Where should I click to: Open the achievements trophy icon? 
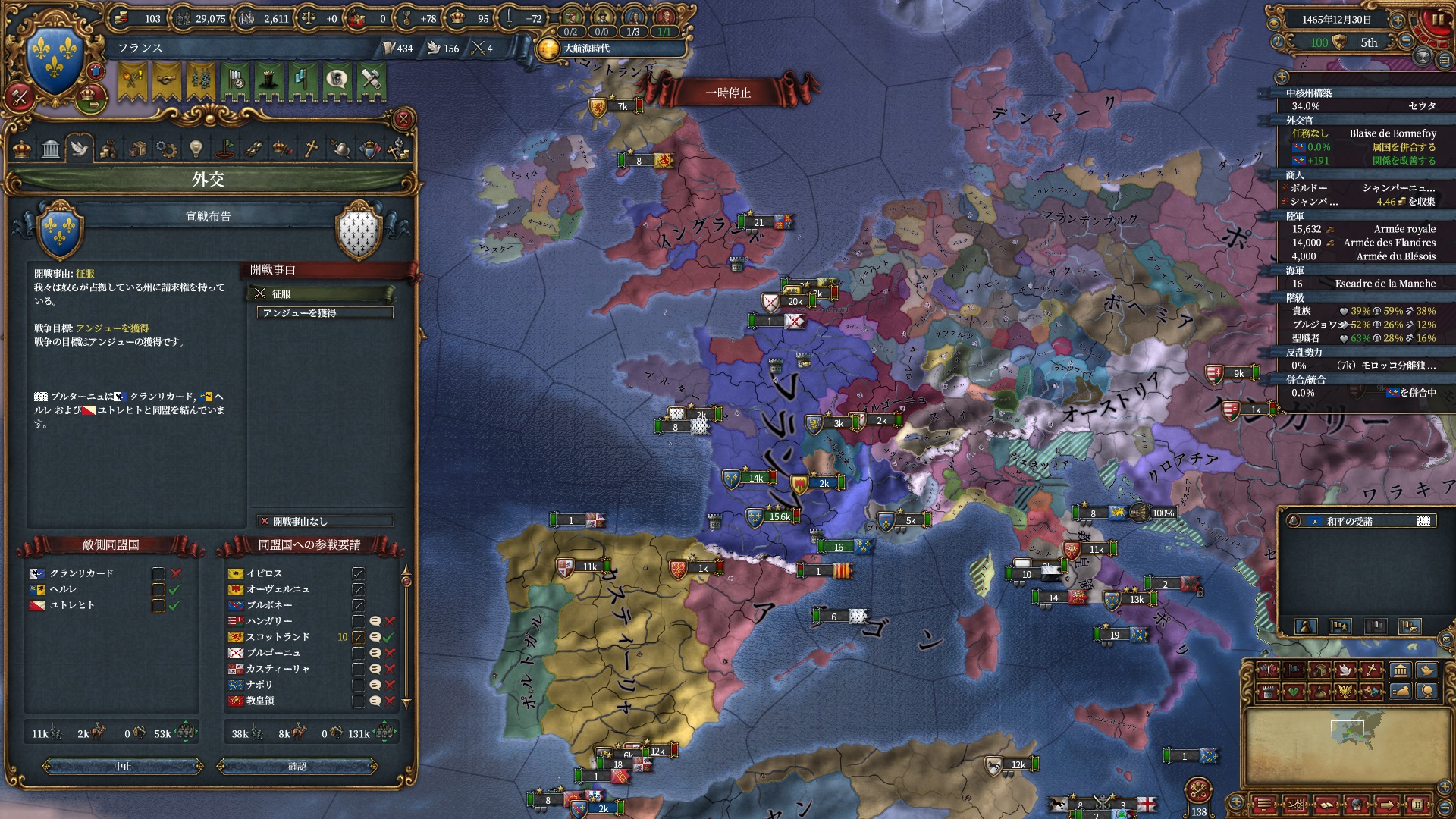click(x=1423, y=57)
